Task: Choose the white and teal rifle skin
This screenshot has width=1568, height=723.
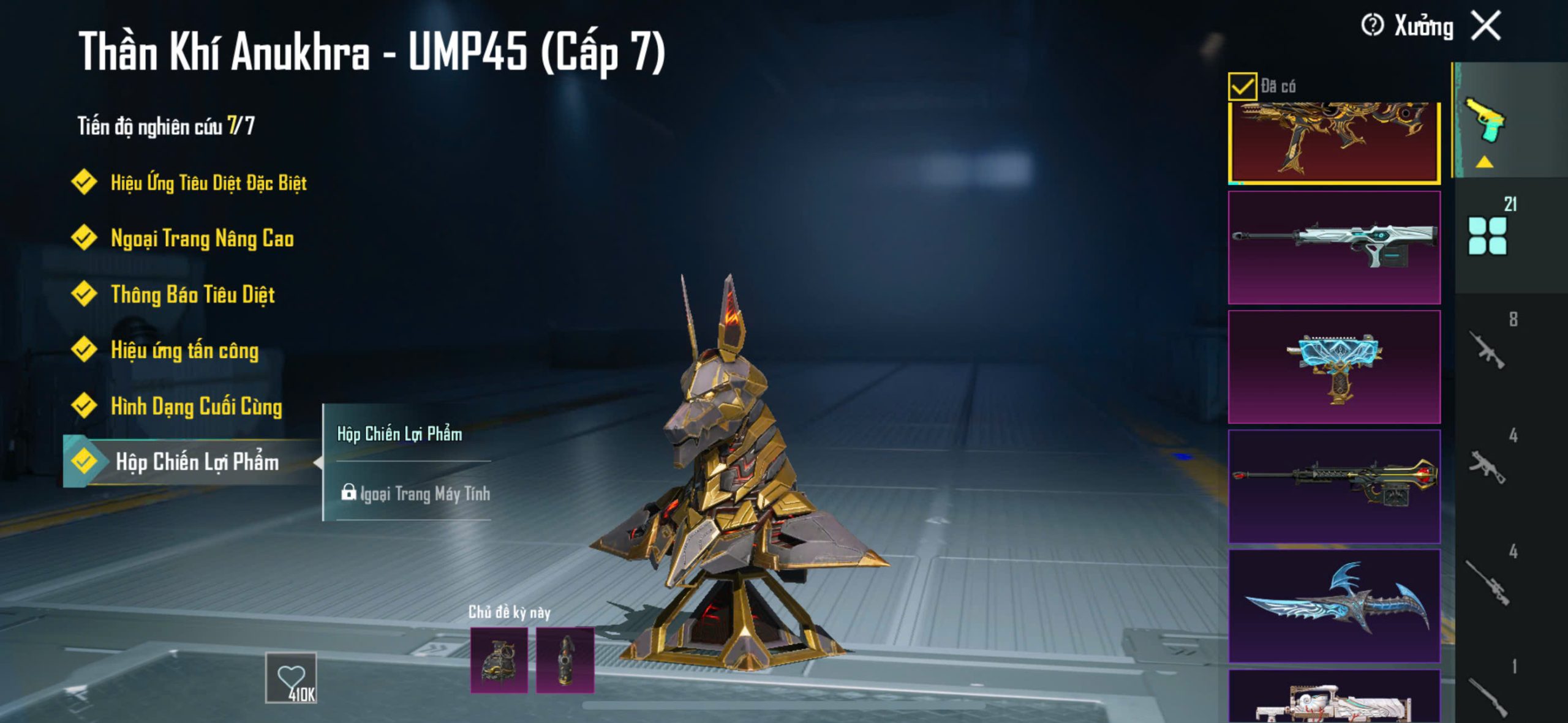Action: click(1334, 247)
